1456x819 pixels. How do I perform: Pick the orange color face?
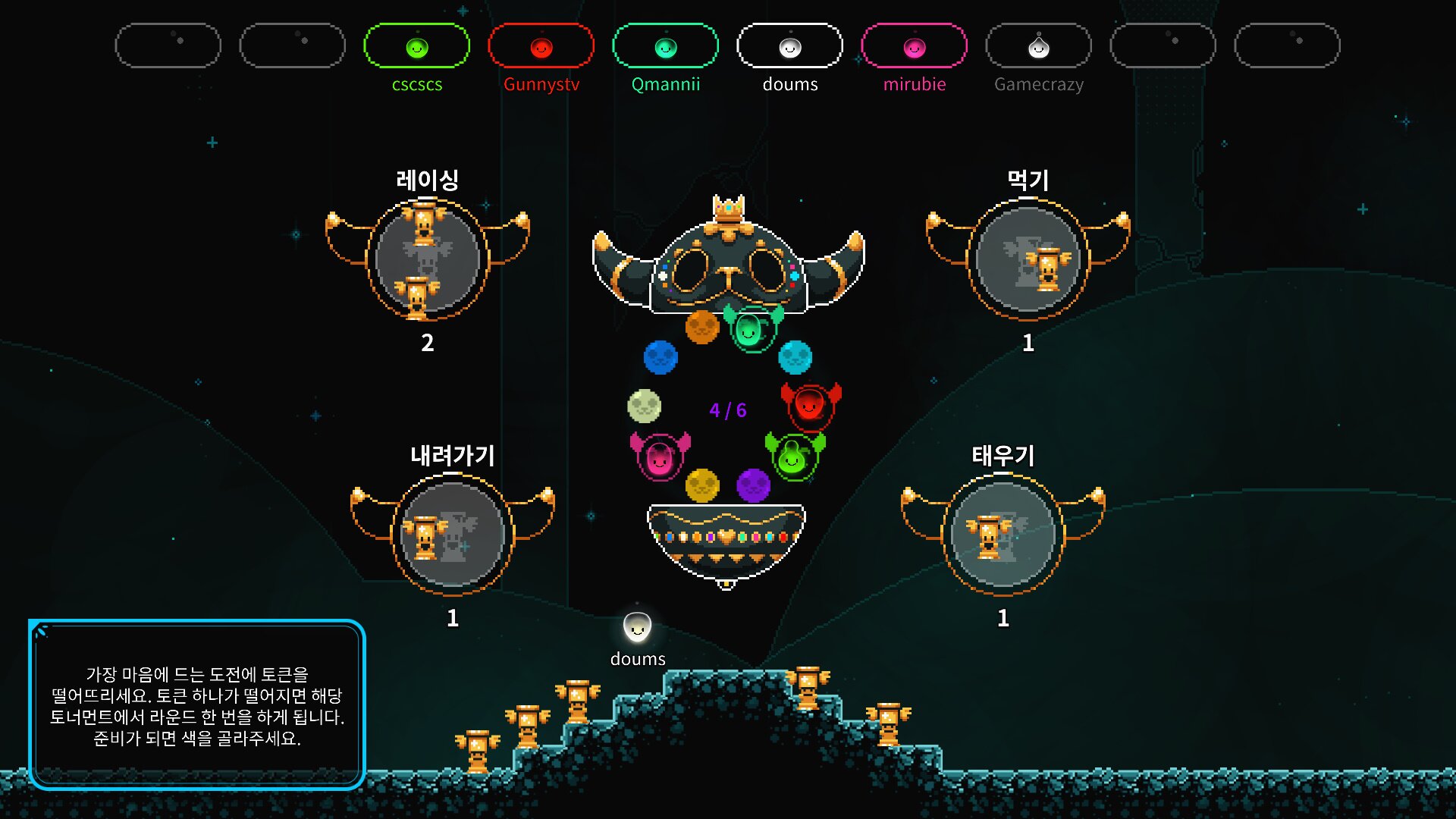pyautogui.click(x=701, y=327)
